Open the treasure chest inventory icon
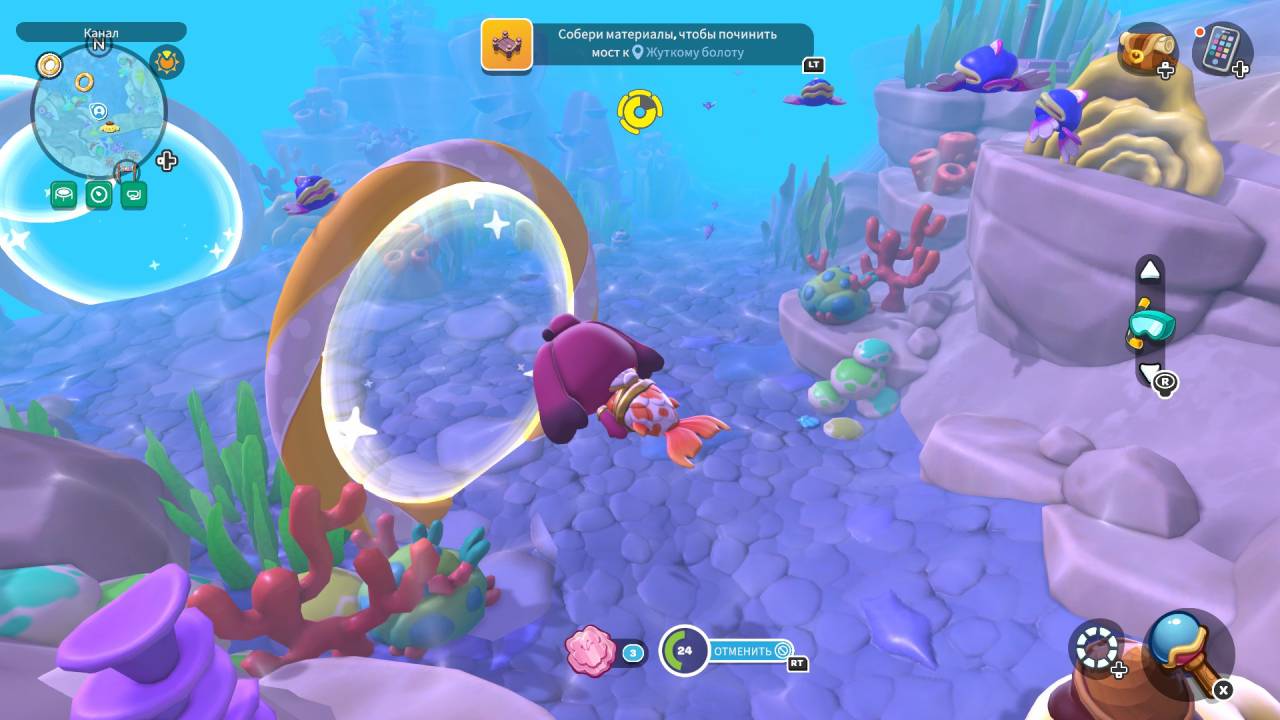Image resolution: width=1280 pixels, height=720 pixels. click(x=1145, y=49)
